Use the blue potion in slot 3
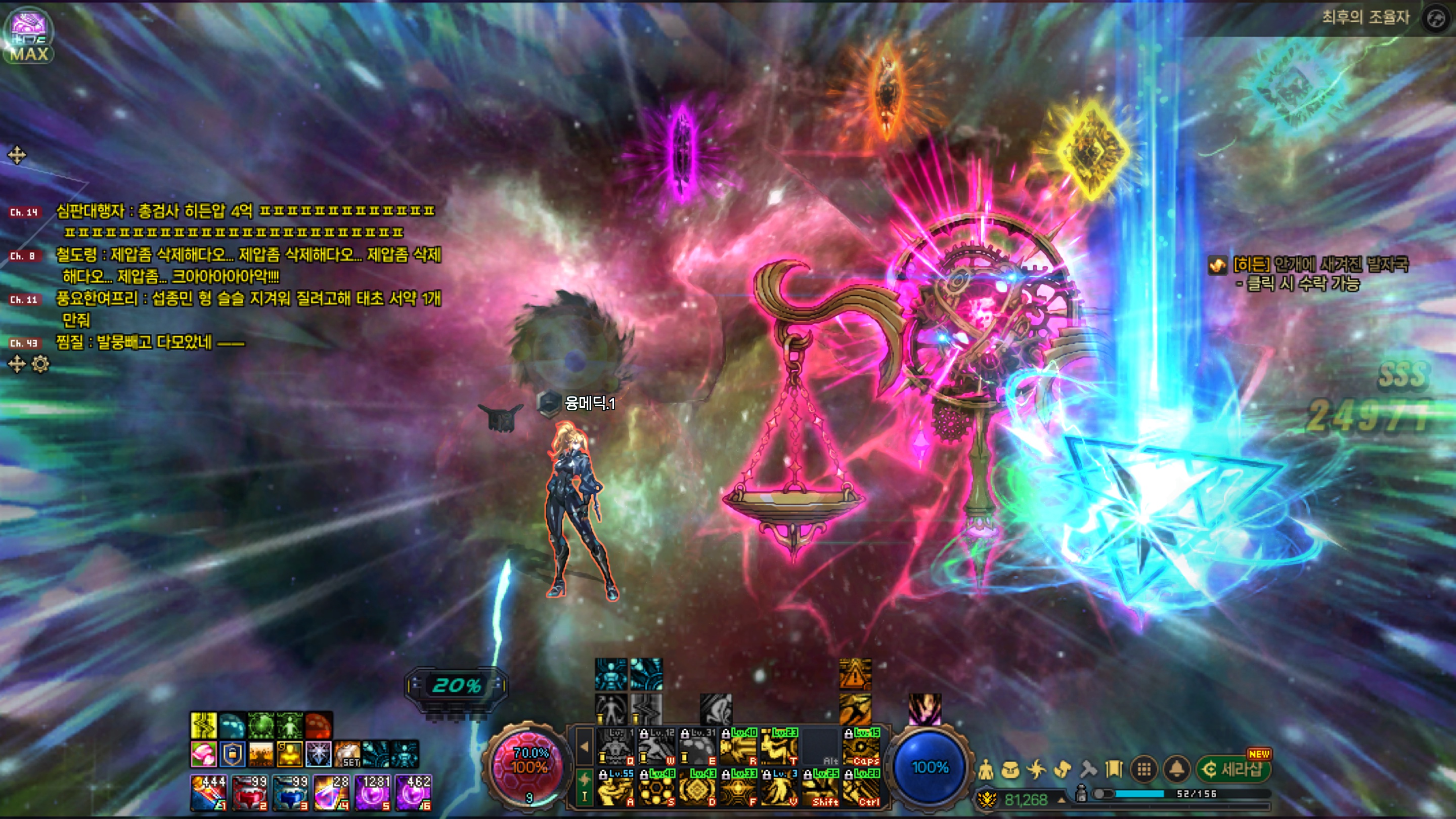Viewport: 1456px width, 819px height. point(290,792)
